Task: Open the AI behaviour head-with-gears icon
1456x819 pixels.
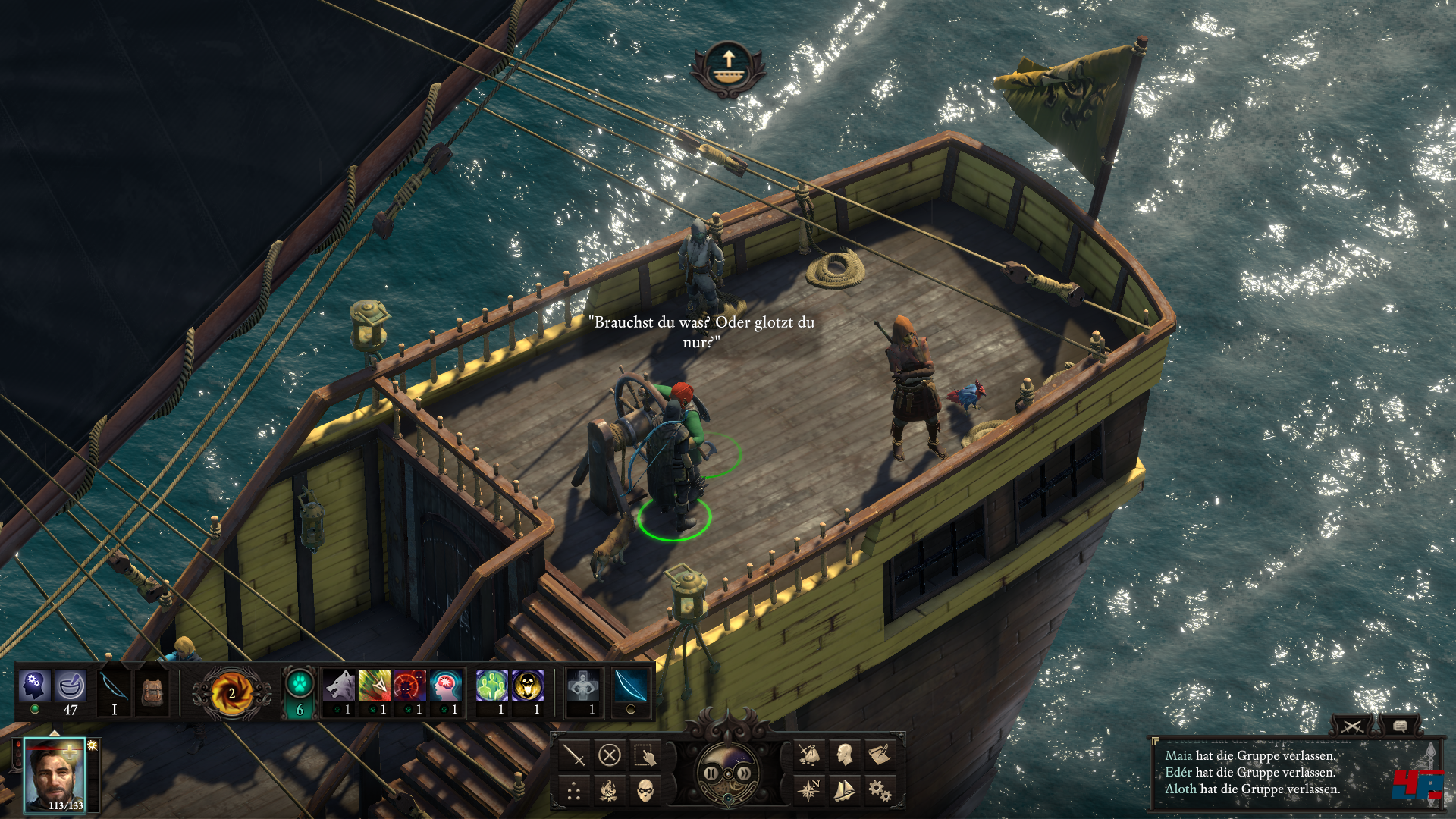Action: pos(34,686)
